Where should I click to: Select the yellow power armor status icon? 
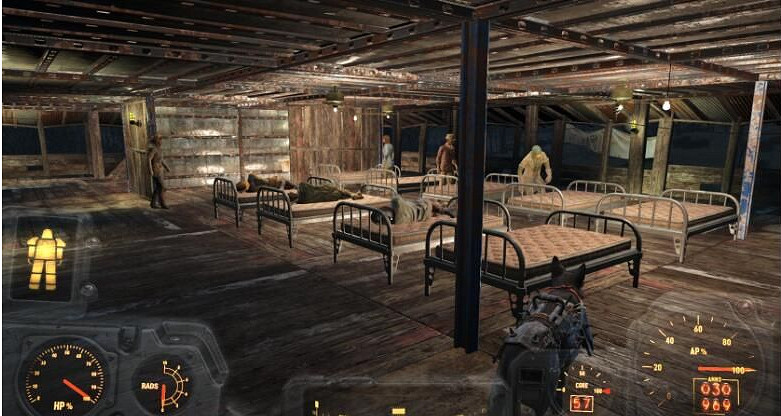[x=45, y=257]
